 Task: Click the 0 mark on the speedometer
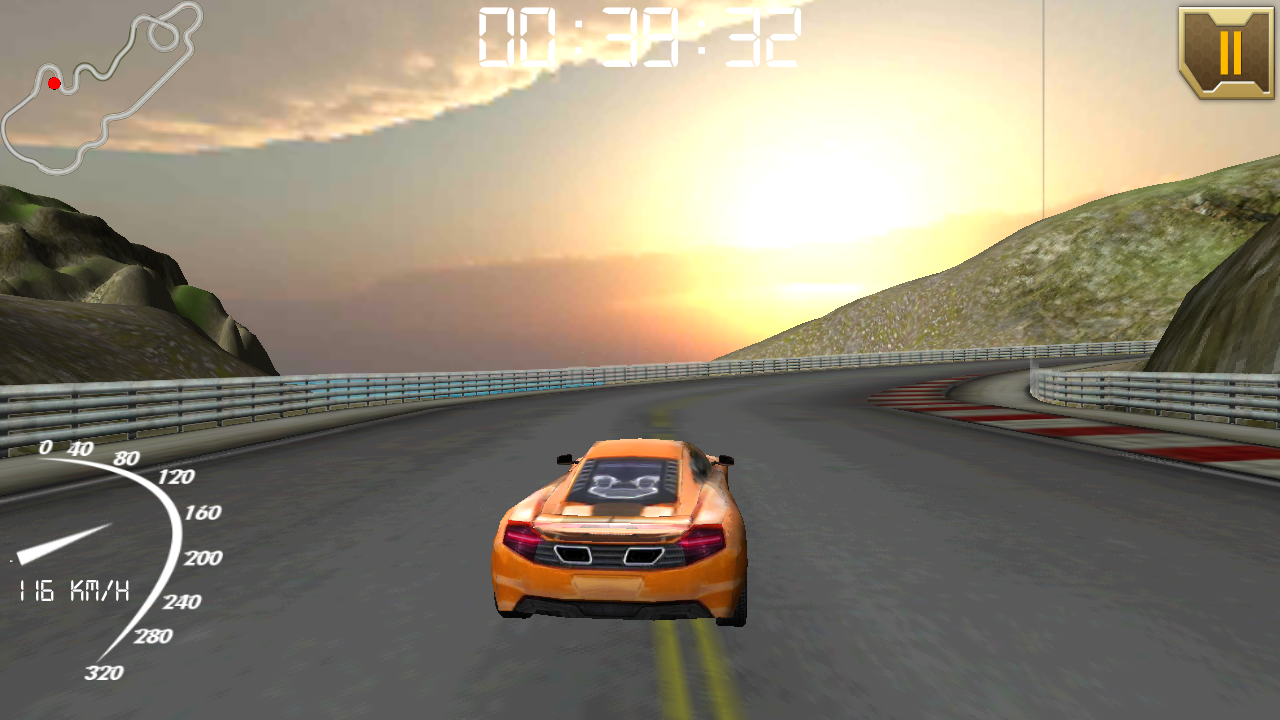coord(45,450)
